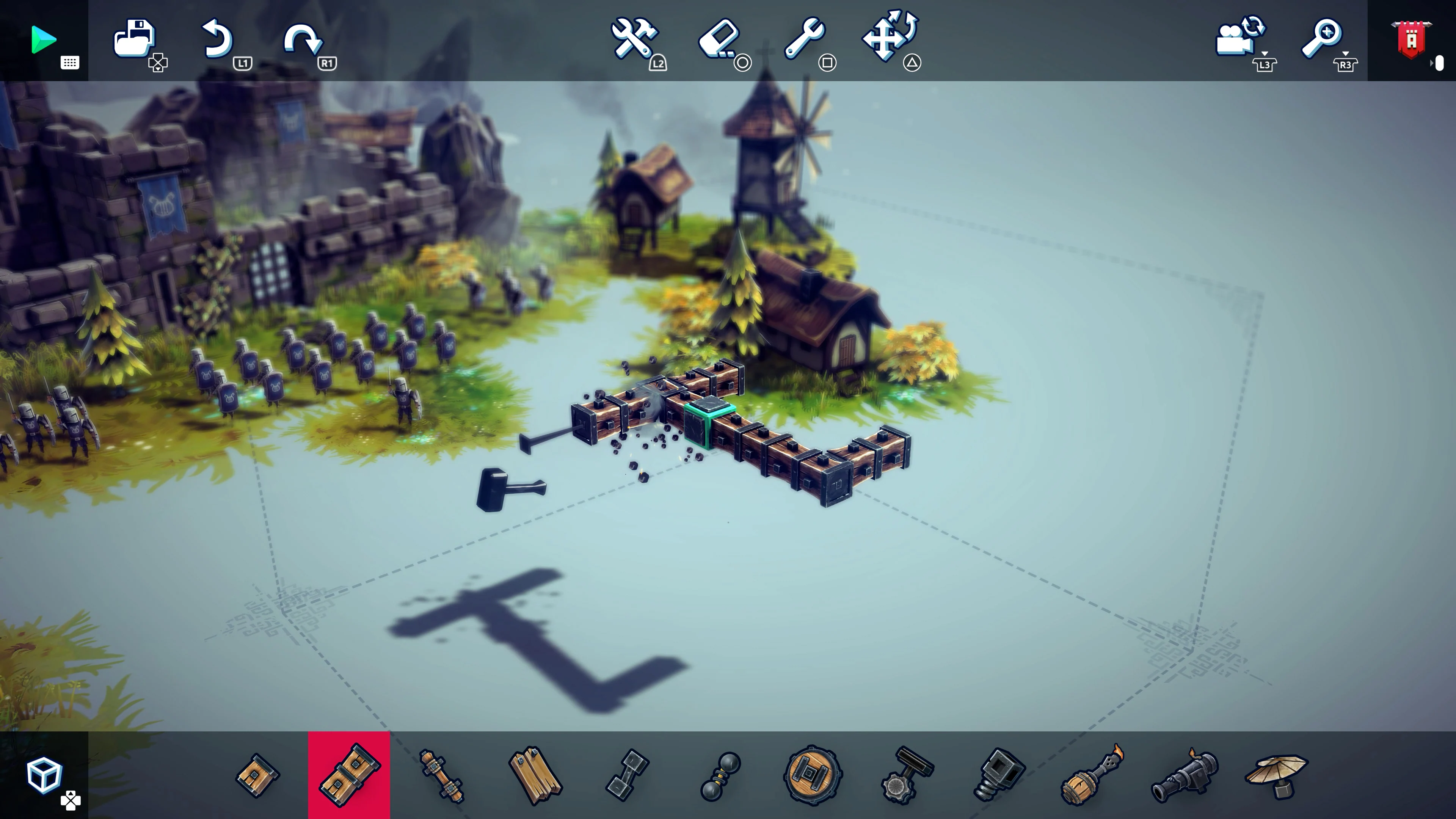1456x819 pixels.
Task: Select the small wooden block
Action: tap(257, 775)
